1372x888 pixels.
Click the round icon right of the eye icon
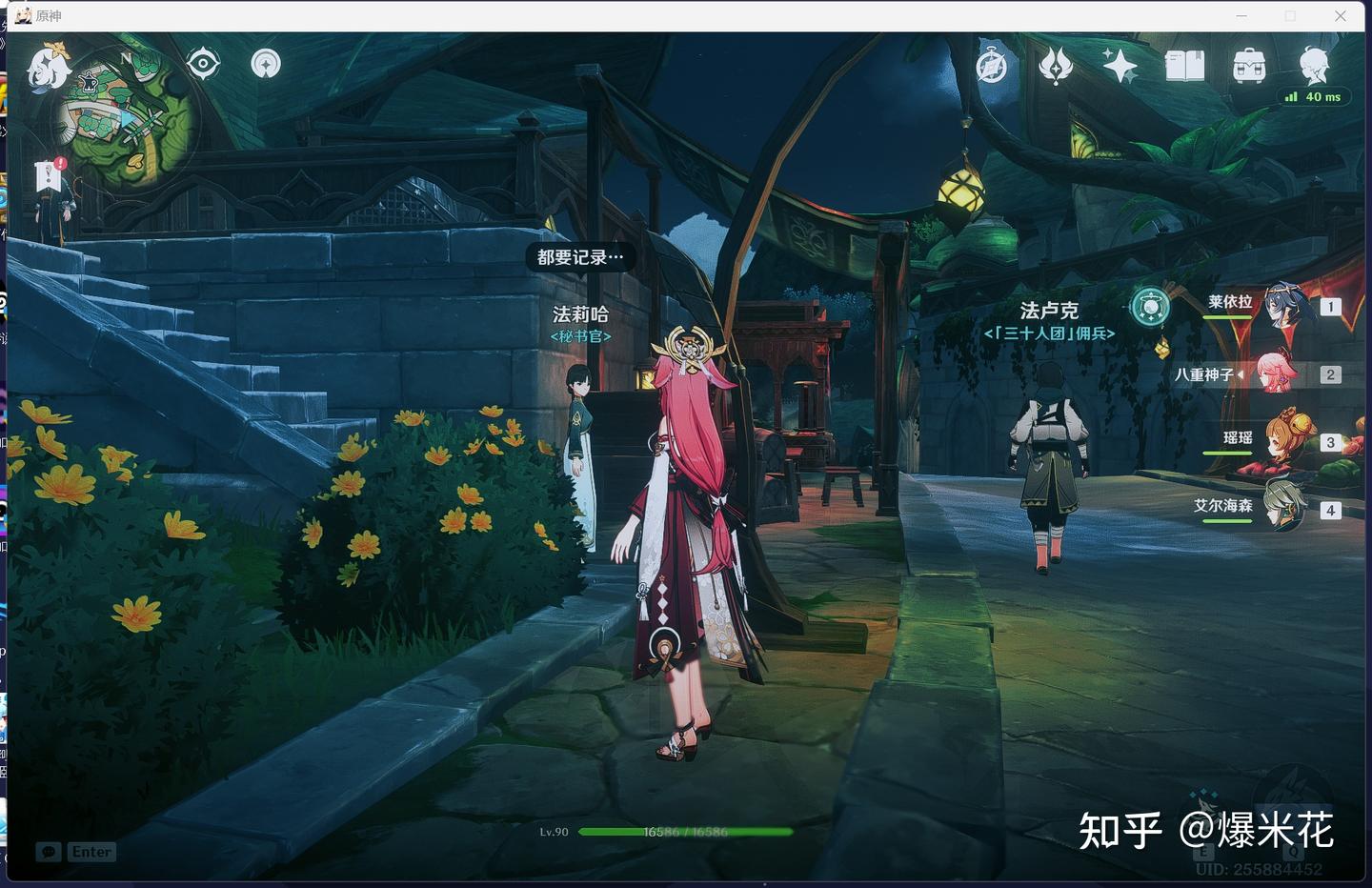[x=266, y=64]
